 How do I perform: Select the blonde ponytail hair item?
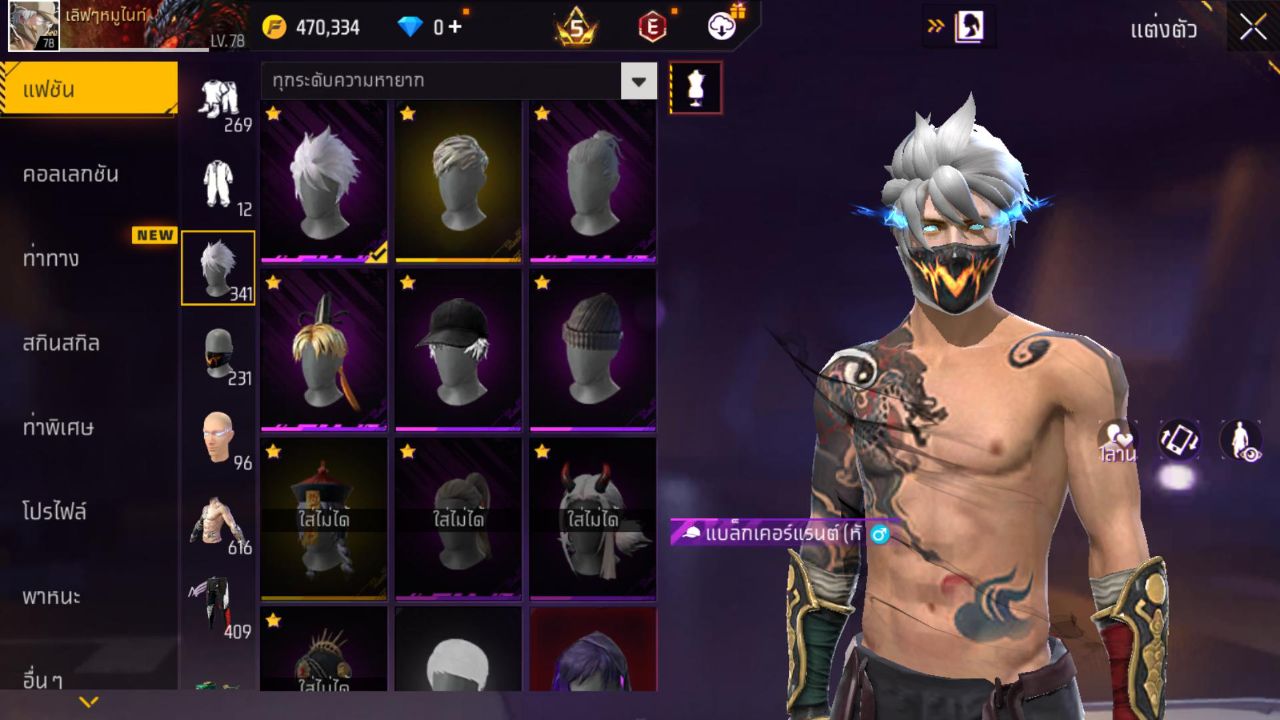[324, 349]
